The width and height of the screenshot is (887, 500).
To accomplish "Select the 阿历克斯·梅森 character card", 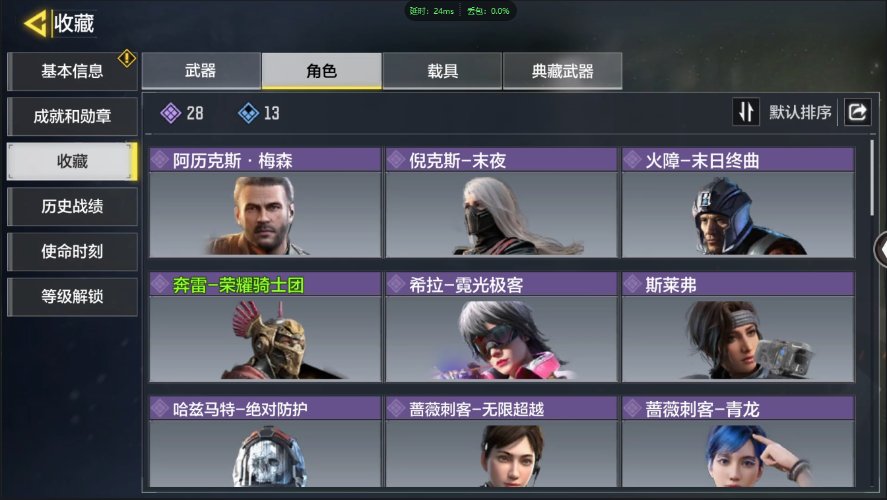I will click(x=265, y=202).
